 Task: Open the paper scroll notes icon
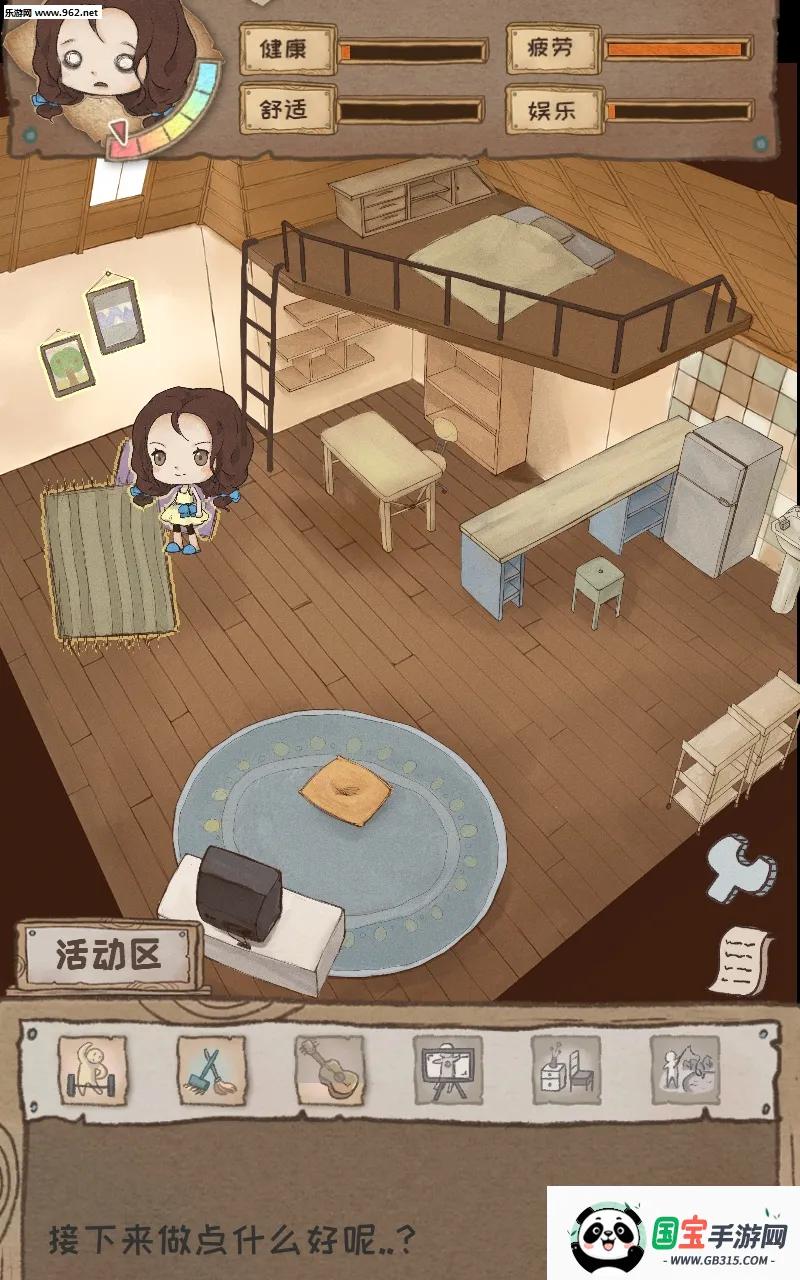[x=744, y=960]
